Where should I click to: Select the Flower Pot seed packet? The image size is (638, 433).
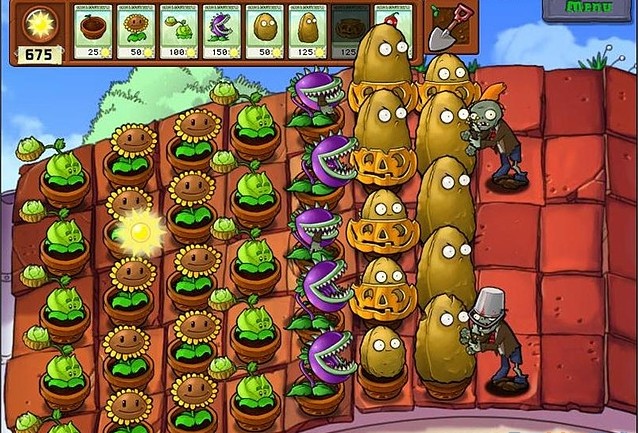click(x=94, y=30)
